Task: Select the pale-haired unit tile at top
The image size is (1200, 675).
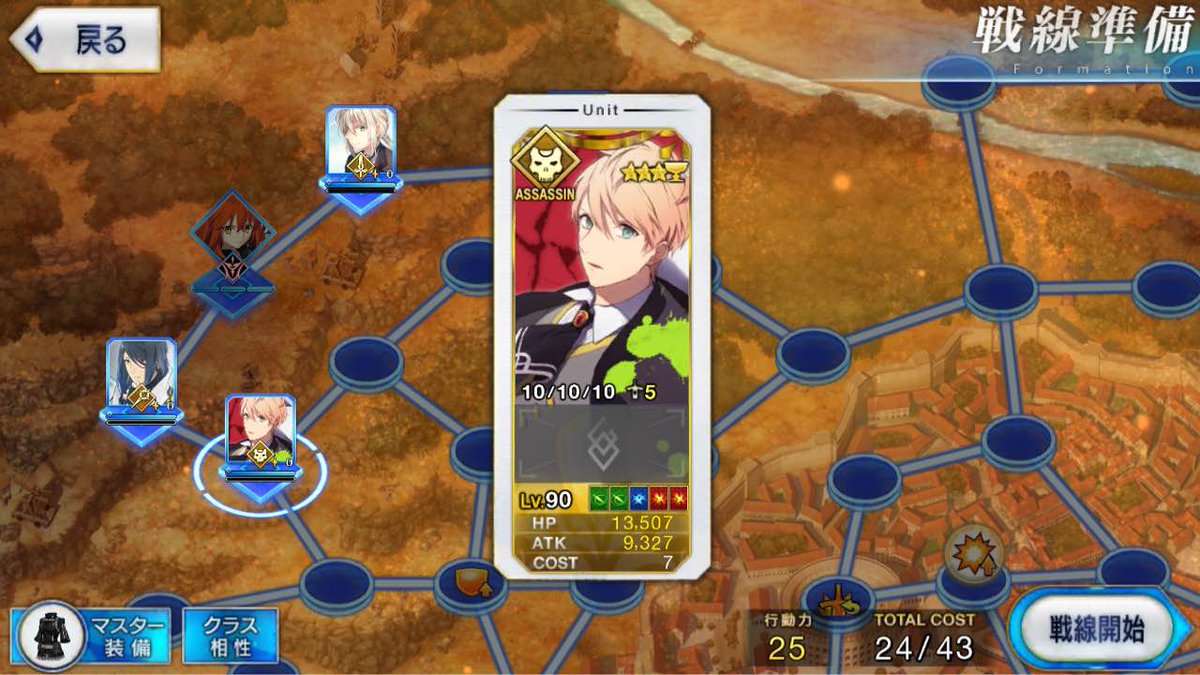Action: click(x=360, y=146)
